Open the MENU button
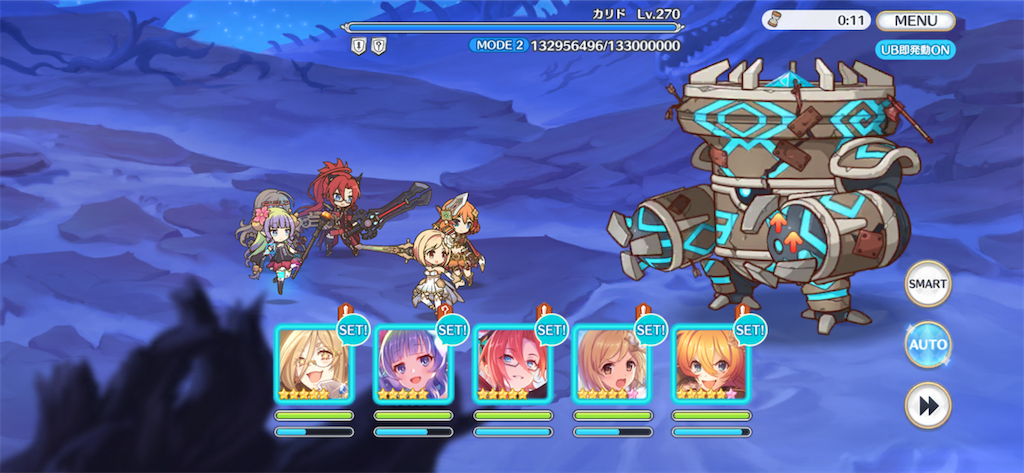This screenshot has width=1024, height=473. click(x=915, y=20)
